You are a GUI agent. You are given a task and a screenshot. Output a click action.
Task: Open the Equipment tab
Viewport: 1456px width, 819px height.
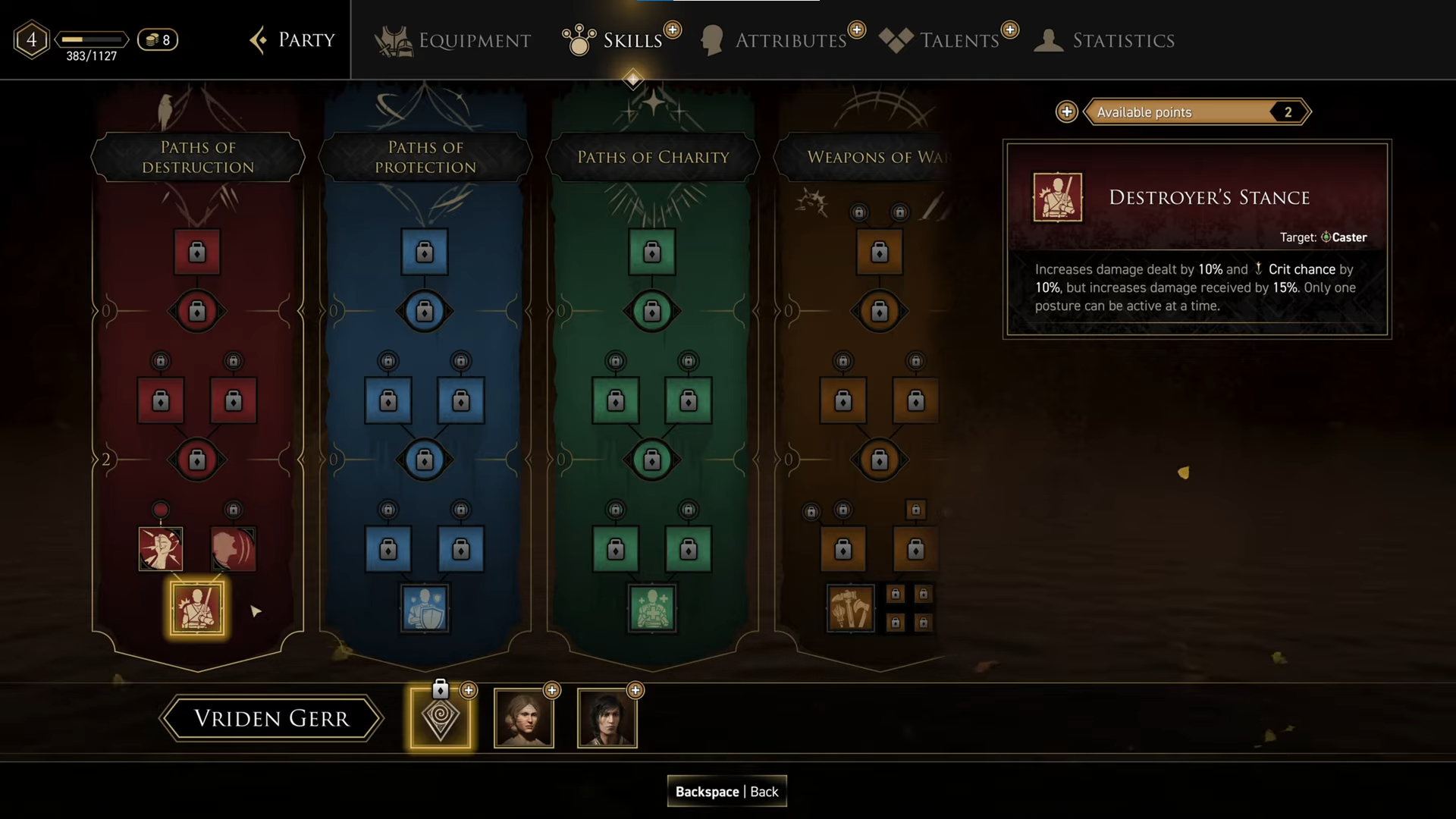(453, 40)
